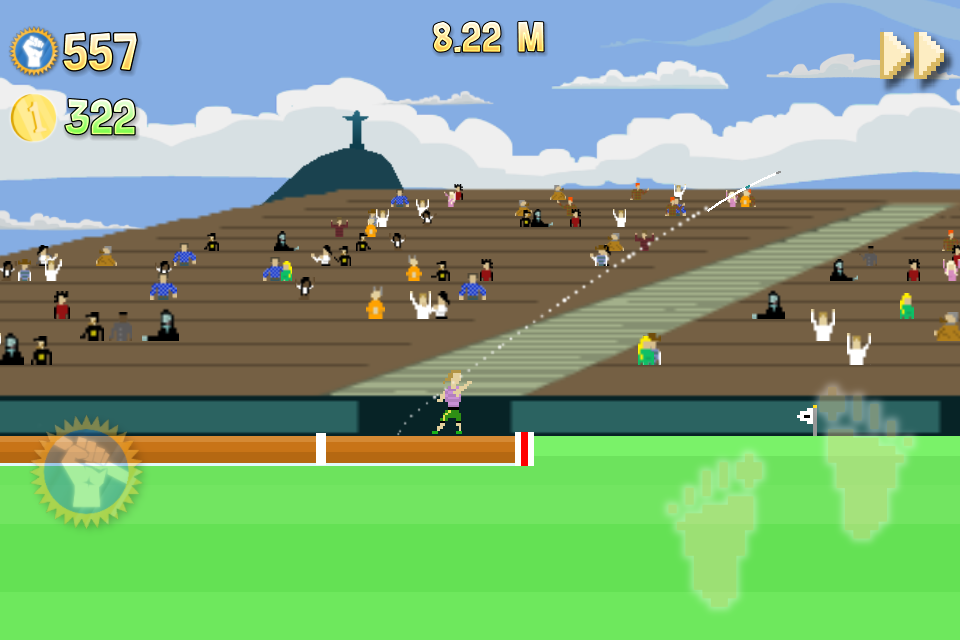
Task: Tap the fast-forward arrows button
Action: tap(912, 55)
